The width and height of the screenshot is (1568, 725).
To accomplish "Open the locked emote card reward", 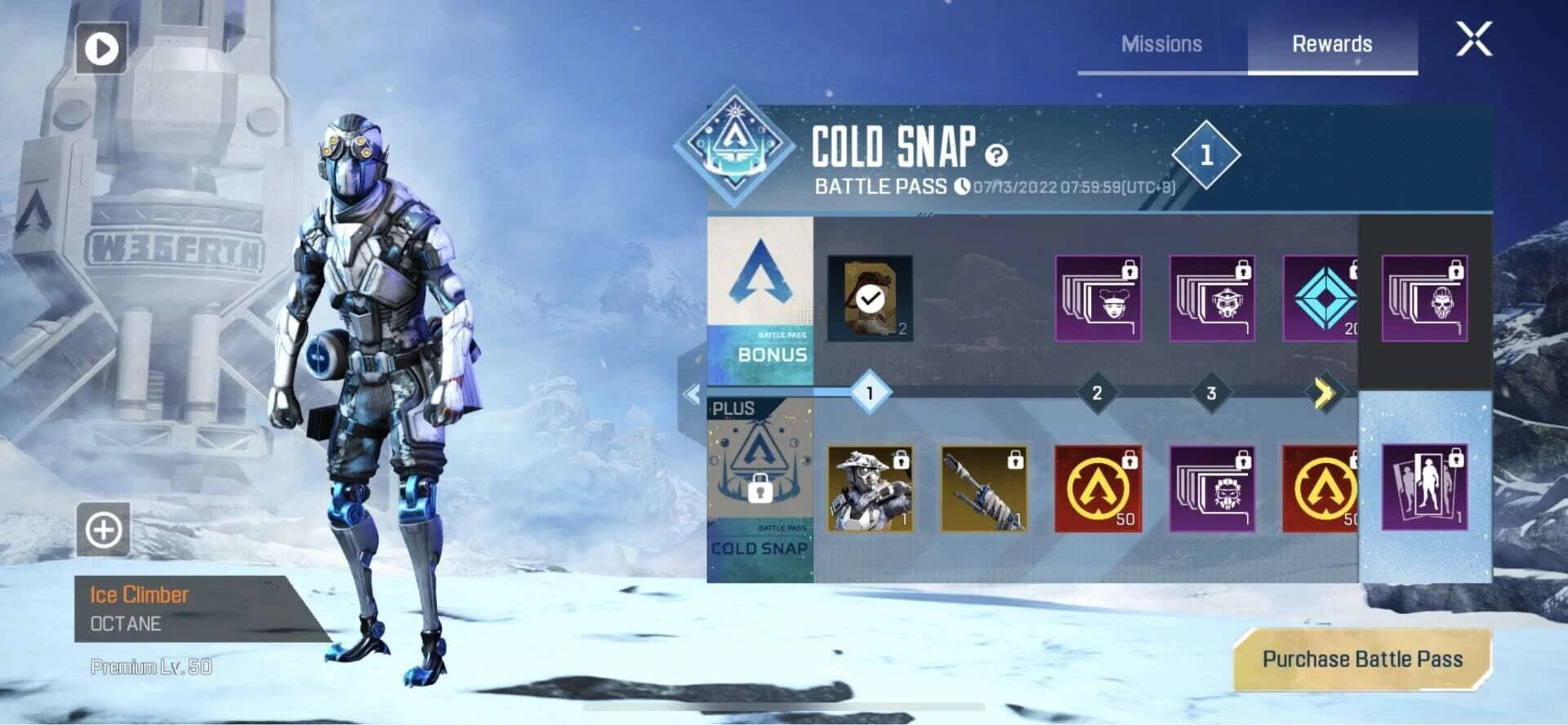I will point(1425,489).
